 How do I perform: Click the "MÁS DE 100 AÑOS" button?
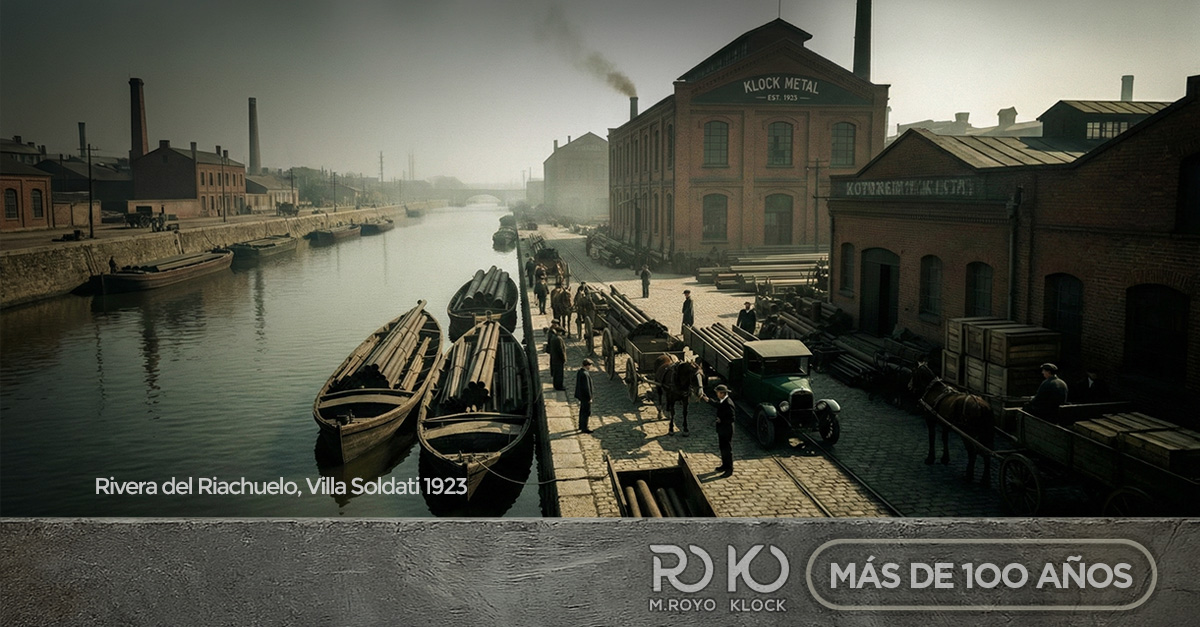click(981, 575)
